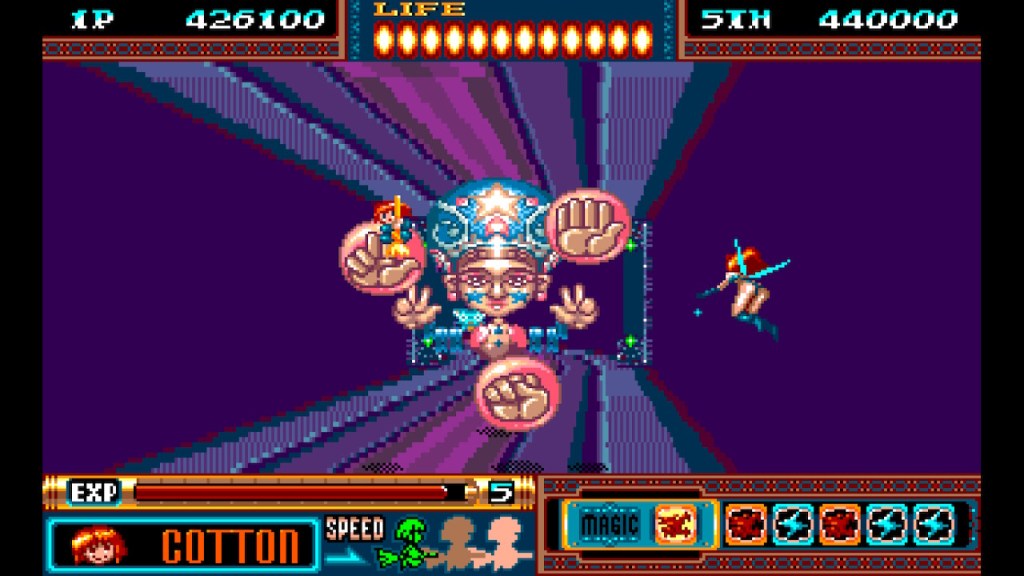
Task: Select the highlighted fire dragon in the MAGIC box
Action: (674, 523)
